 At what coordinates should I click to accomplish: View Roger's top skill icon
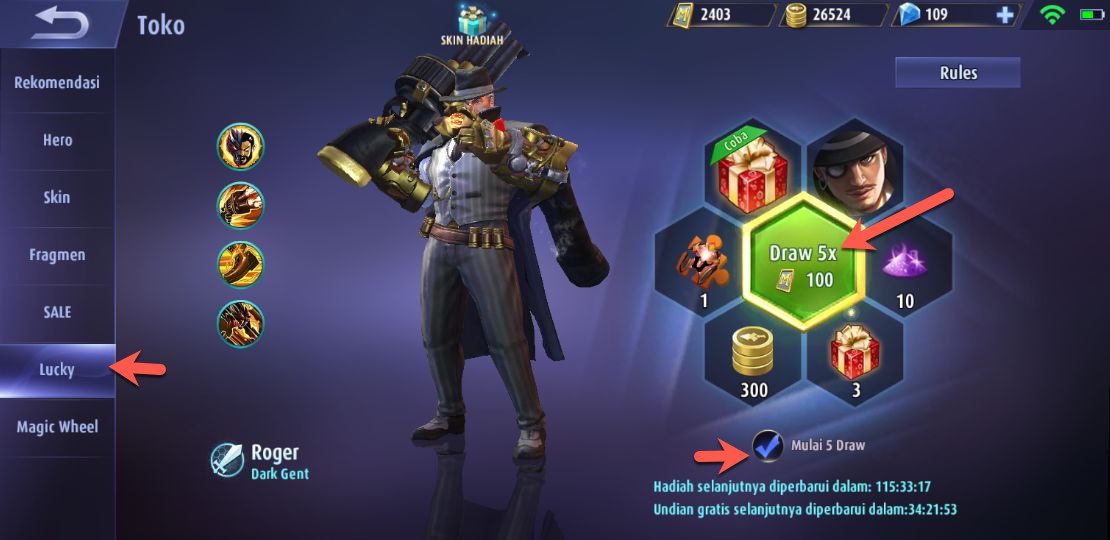pyautogui.click(x=240, y=147)
